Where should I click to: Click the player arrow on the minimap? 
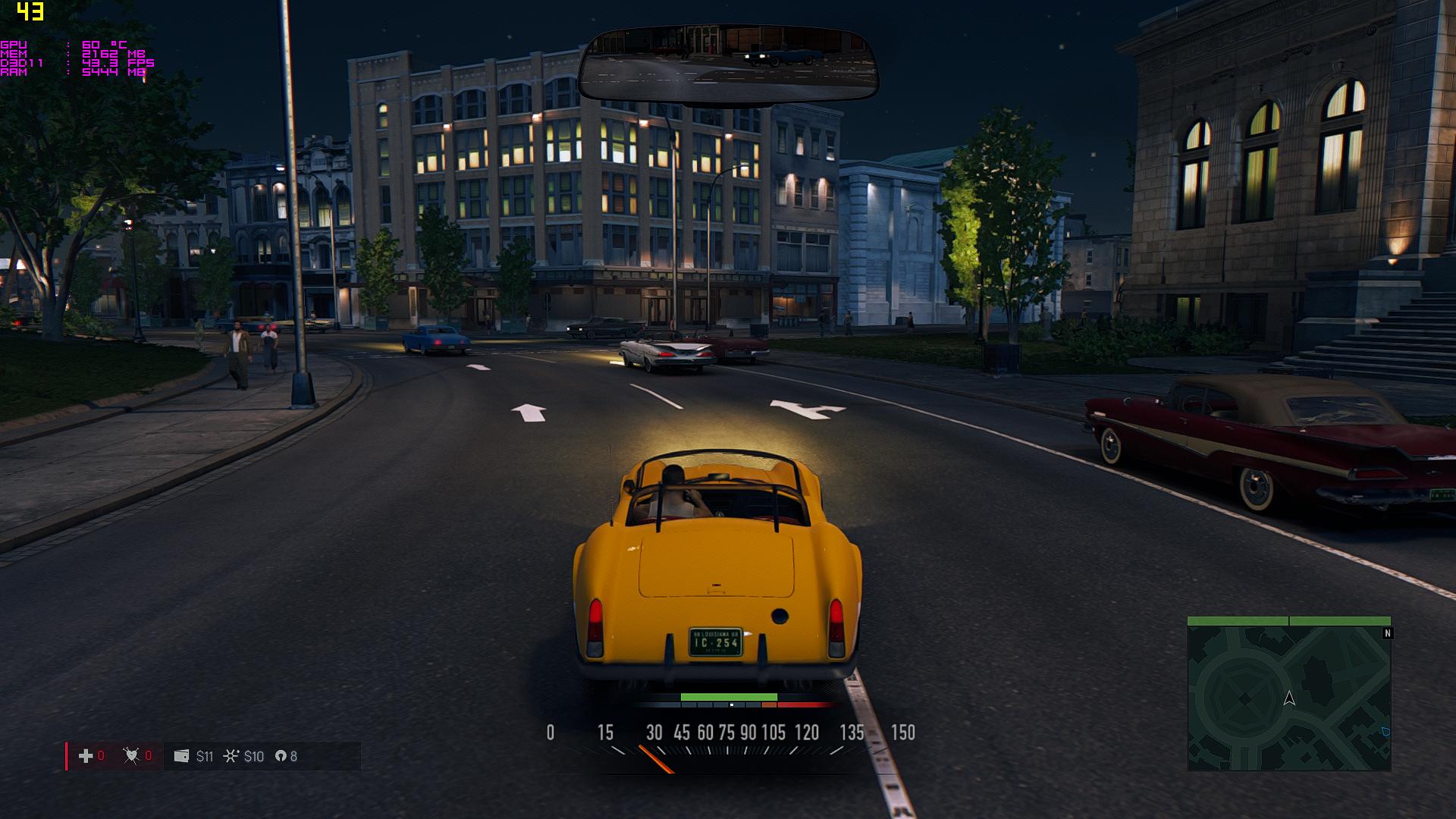[x=1289, y=698]
